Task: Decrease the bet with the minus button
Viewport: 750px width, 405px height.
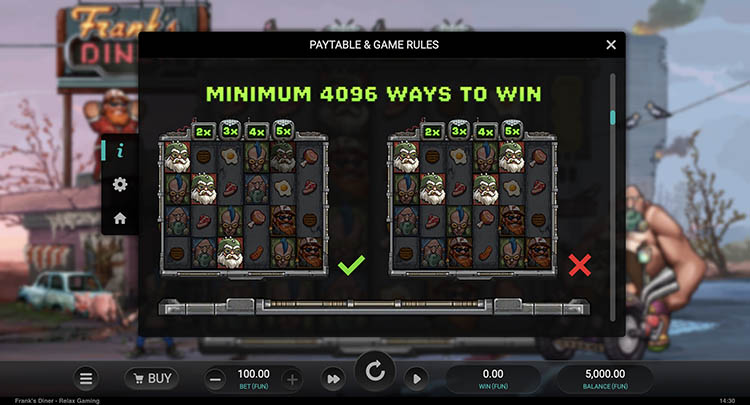Action: (x=216, y=378)
